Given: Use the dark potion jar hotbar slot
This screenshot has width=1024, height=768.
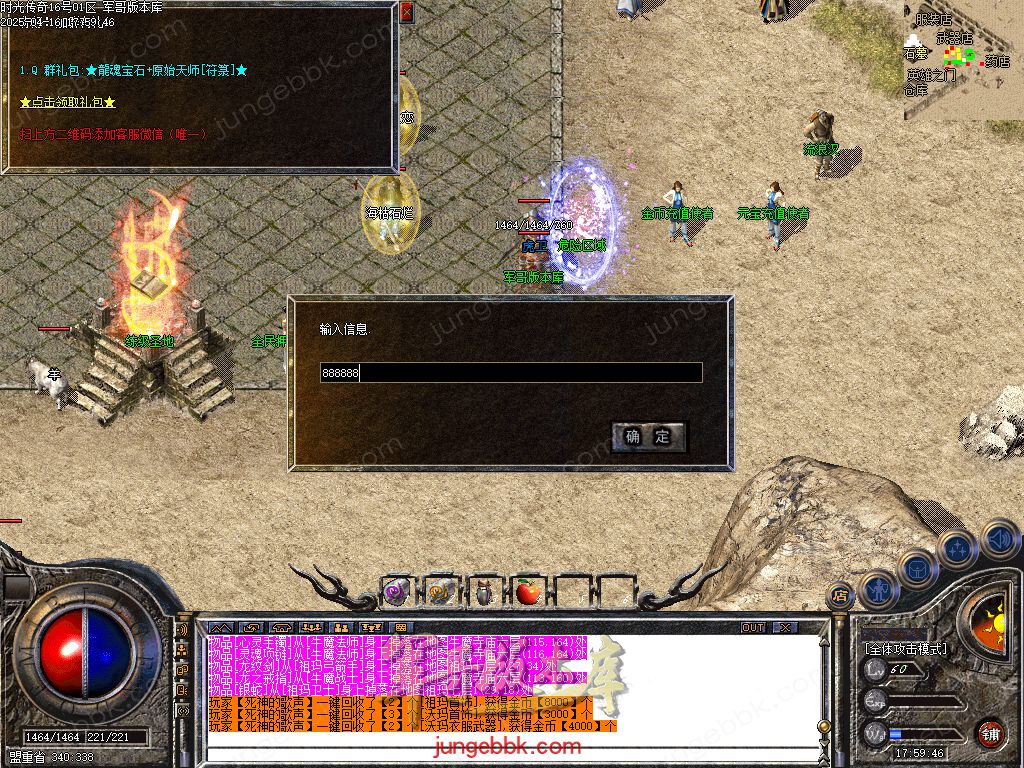Looking at the screenshot, I should point(484,593).
